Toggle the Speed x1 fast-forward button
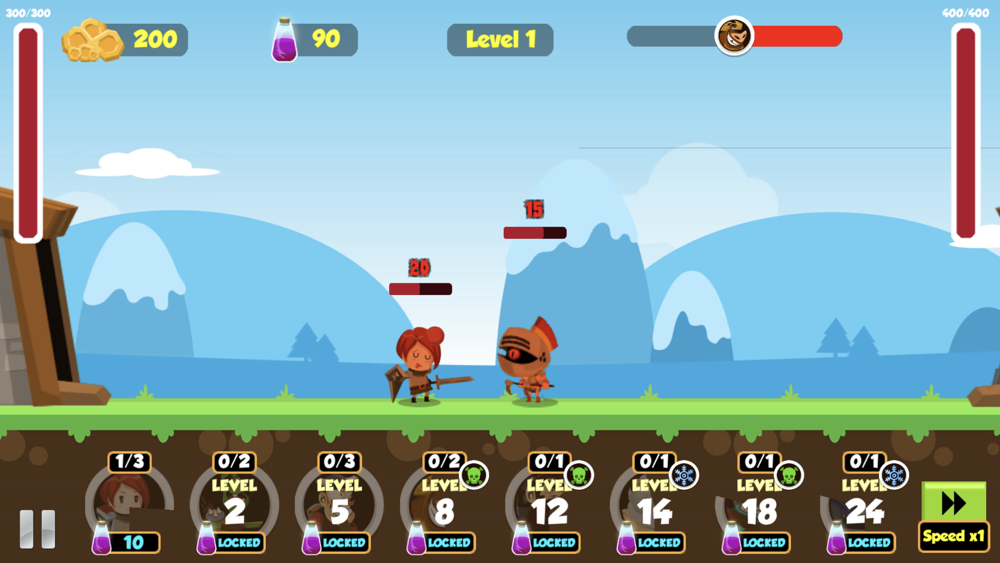 coord(953,516)
